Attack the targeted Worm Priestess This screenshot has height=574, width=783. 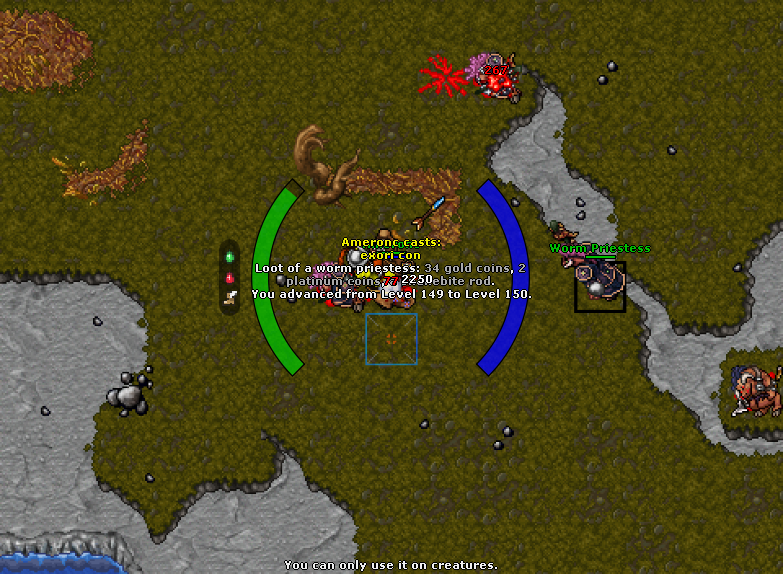600,287
